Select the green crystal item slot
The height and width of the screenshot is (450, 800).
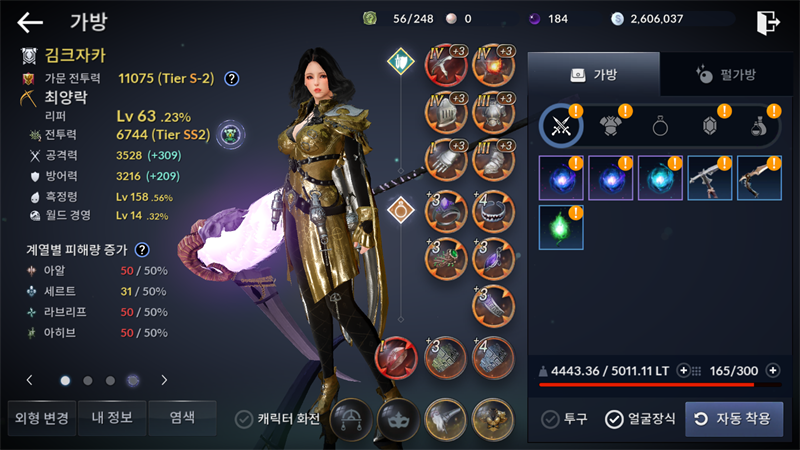(561, 227)
